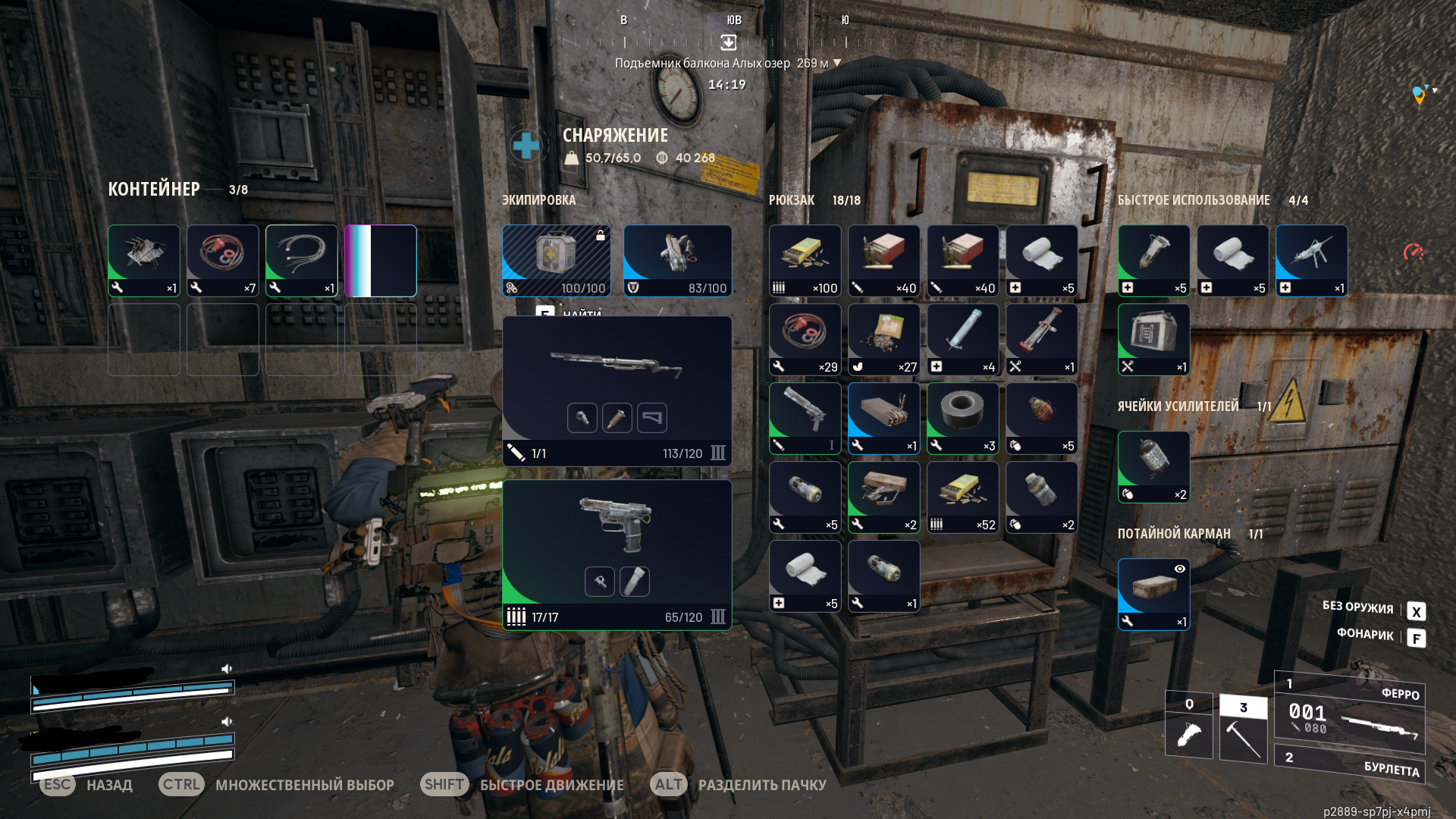Take the cable bundle from the container
The width and height of the screenshot is (1456, 819).
302,260
